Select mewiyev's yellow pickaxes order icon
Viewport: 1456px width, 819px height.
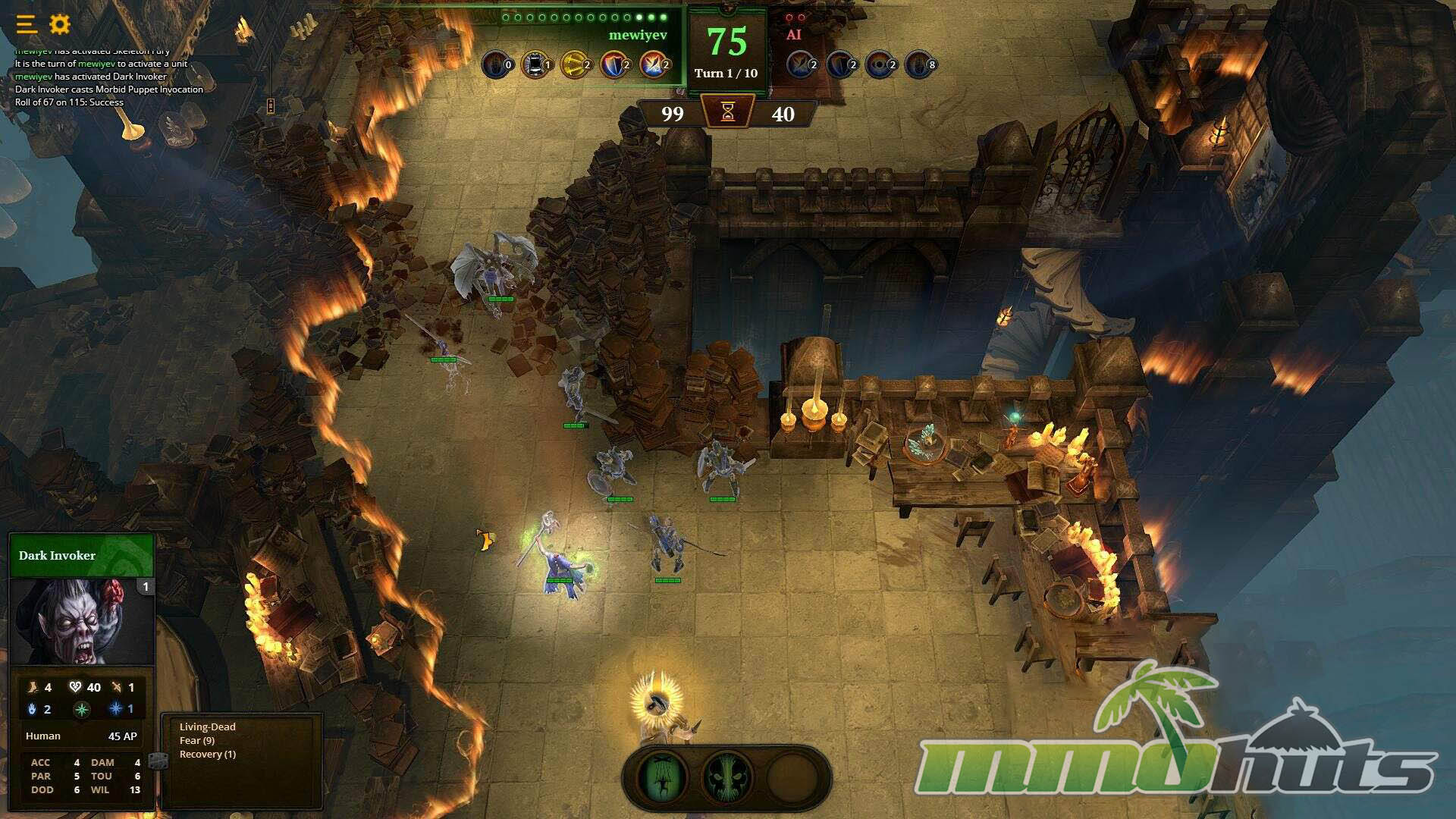point(574,64)
